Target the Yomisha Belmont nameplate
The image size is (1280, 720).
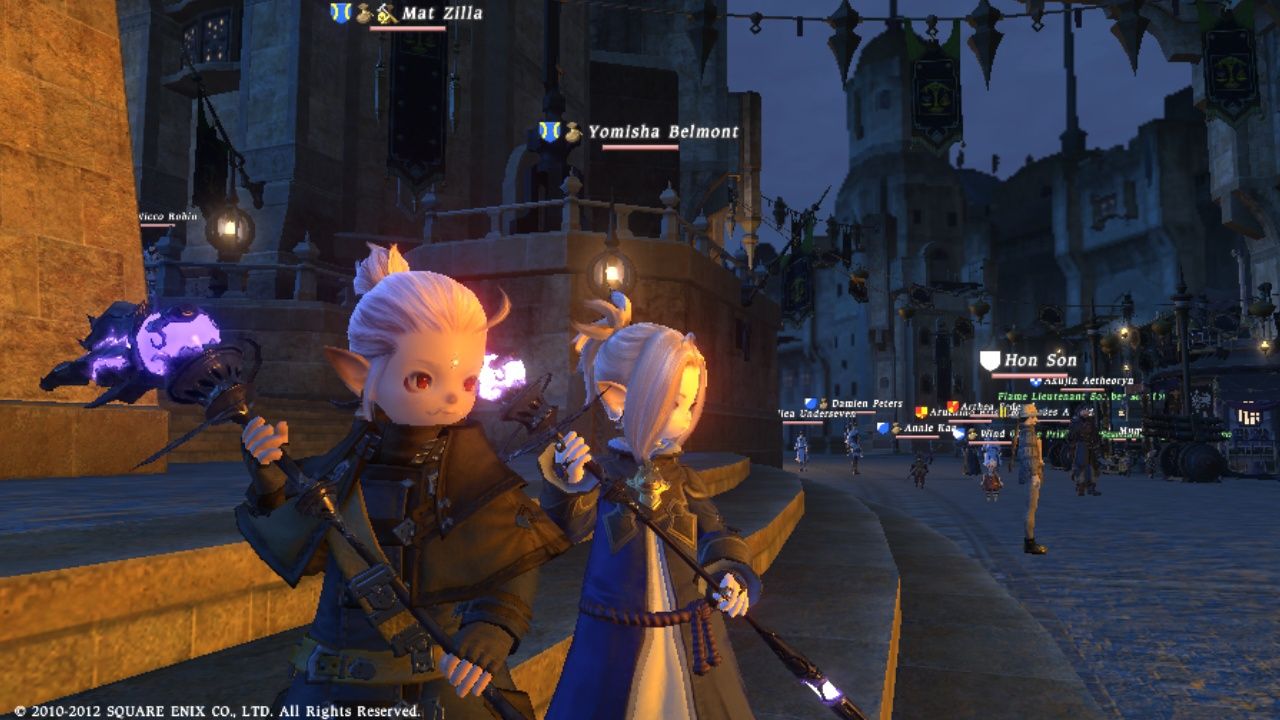662,132
